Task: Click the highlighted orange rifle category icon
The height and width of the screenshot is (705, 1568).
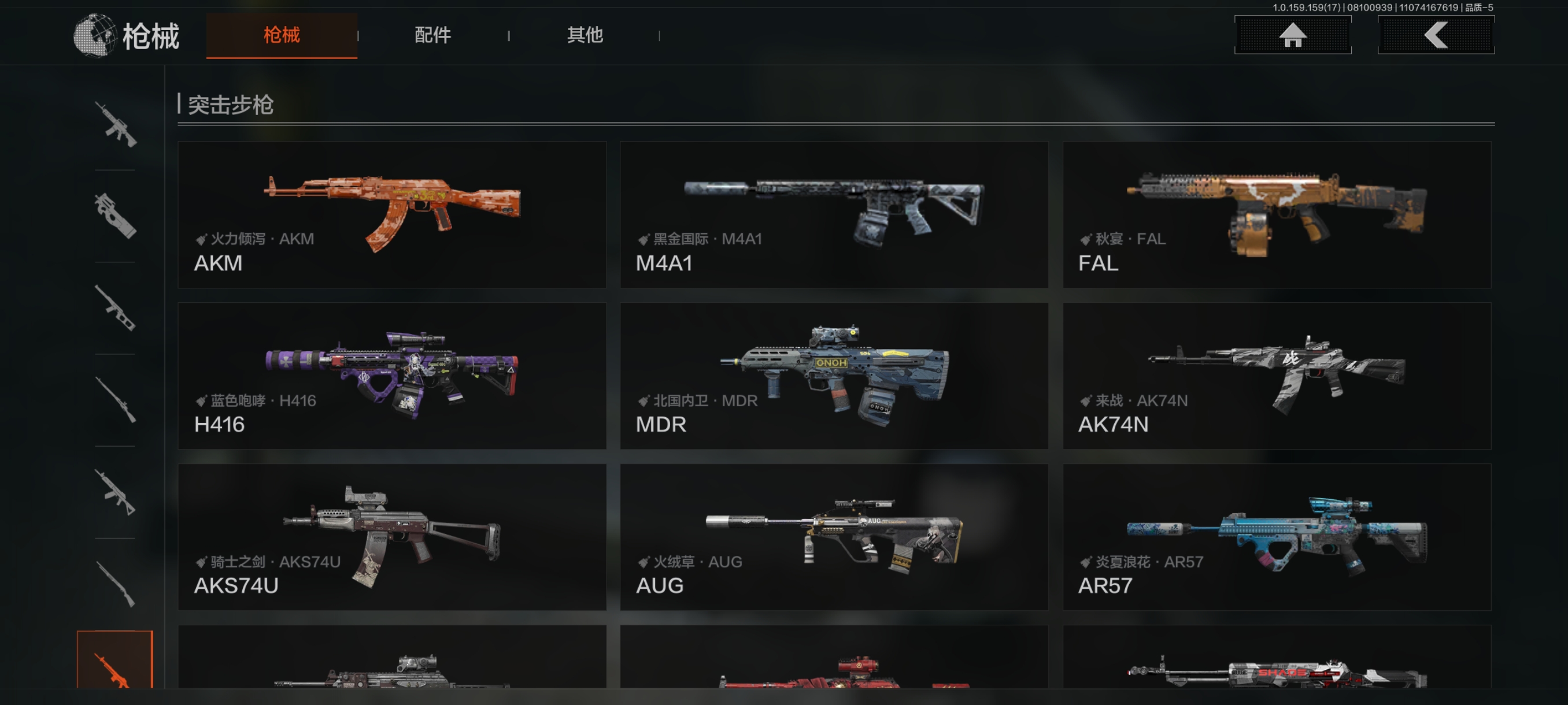Action: click(114, 662)
